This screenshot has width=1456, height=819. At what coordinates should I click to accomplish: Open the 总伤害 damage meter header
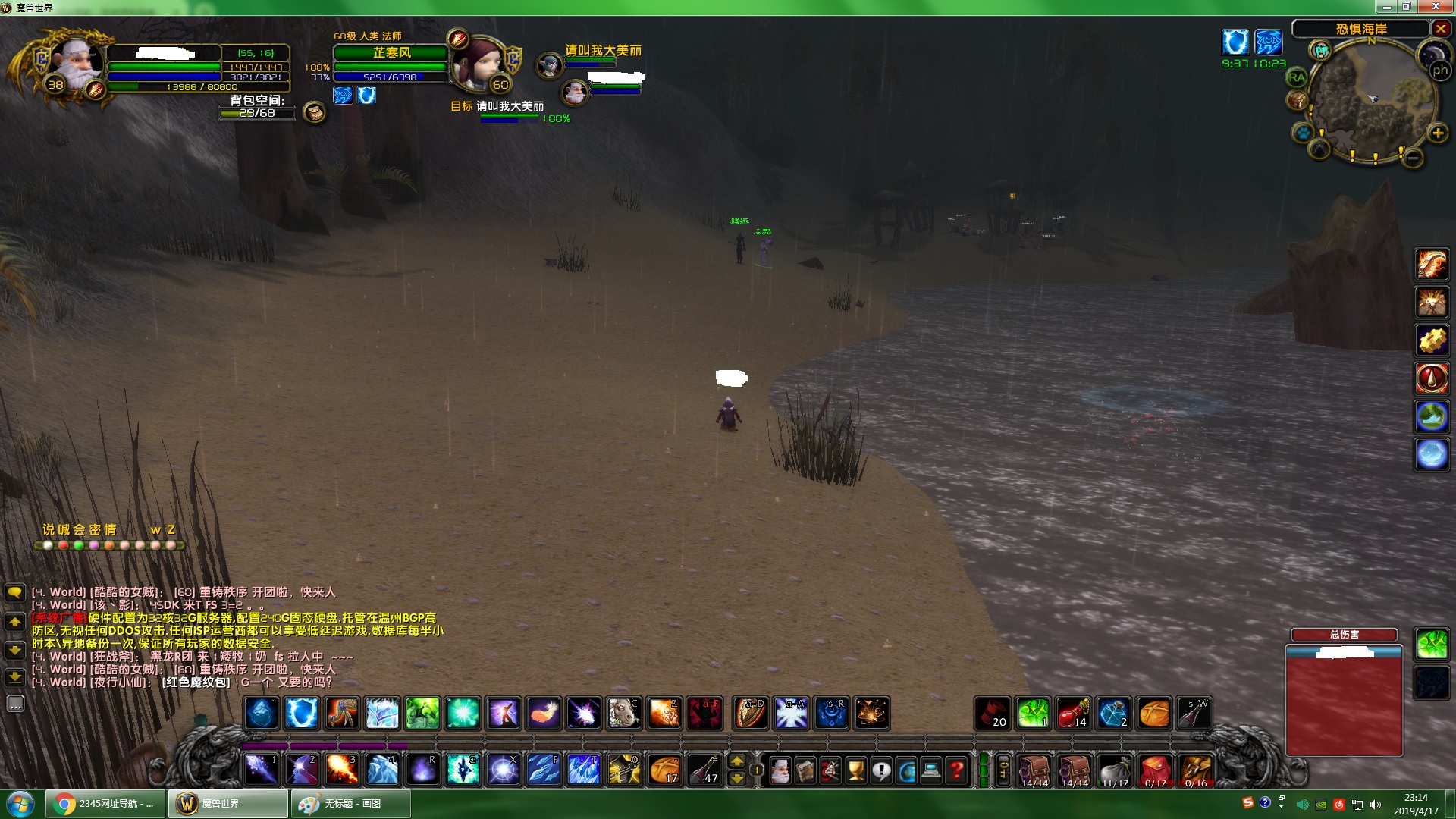coord(1344,635)
